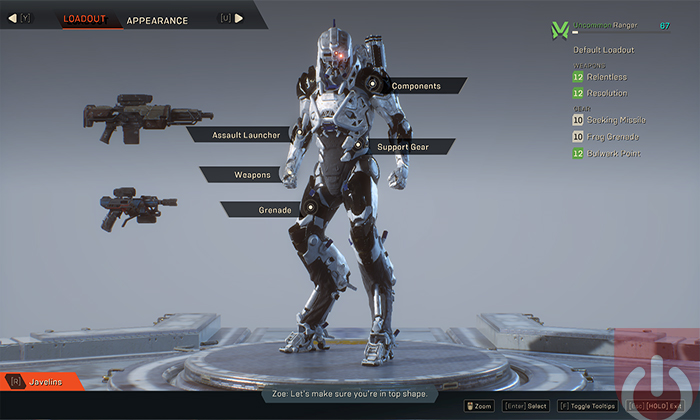The width and height of the screenshot is (700, 420).
Task: Select the Loadout tab
Action: point(84,19)
